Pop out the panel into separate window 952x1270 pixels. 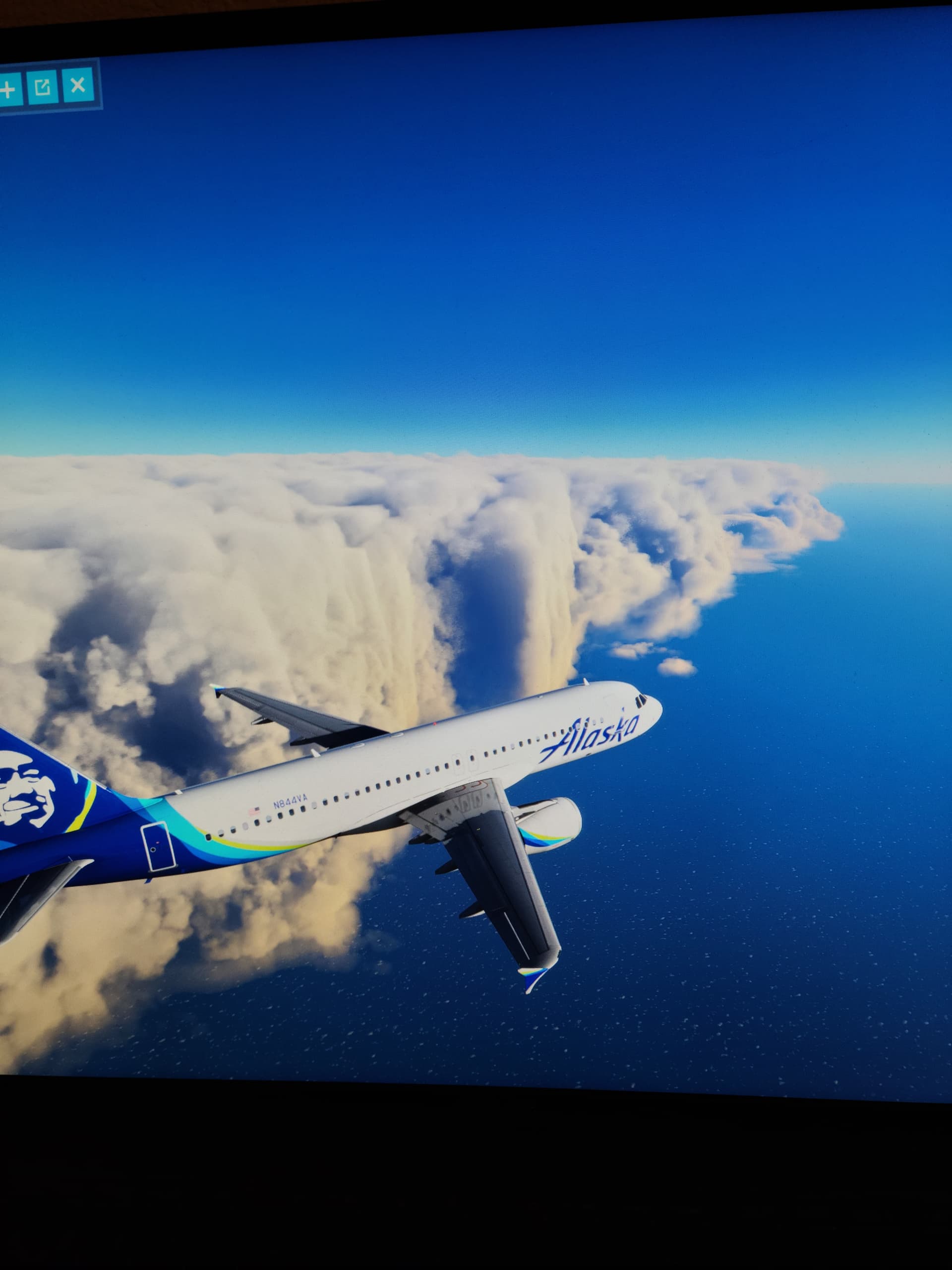coord(43,87)
